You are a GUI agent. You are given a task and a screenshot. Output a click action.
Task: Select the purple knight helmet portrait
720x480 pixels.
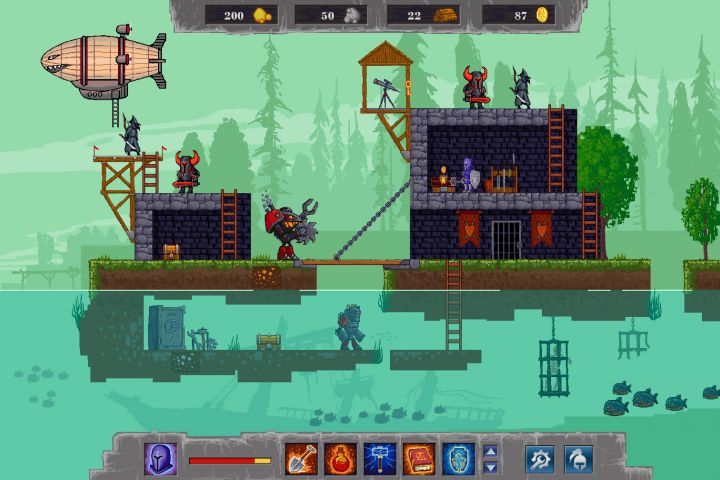161,458
